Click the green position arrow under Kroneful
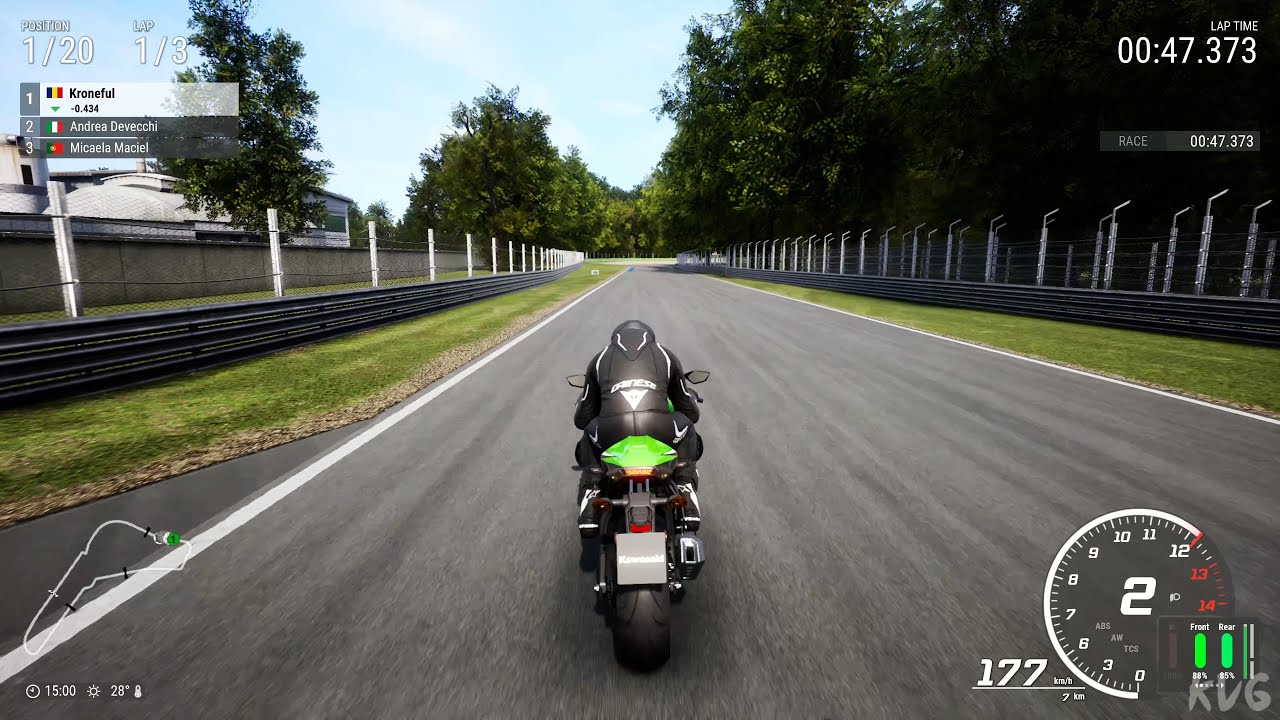The width and height of the screenshot is (1280, 720). pyautogui.click(x=55, y=109)
